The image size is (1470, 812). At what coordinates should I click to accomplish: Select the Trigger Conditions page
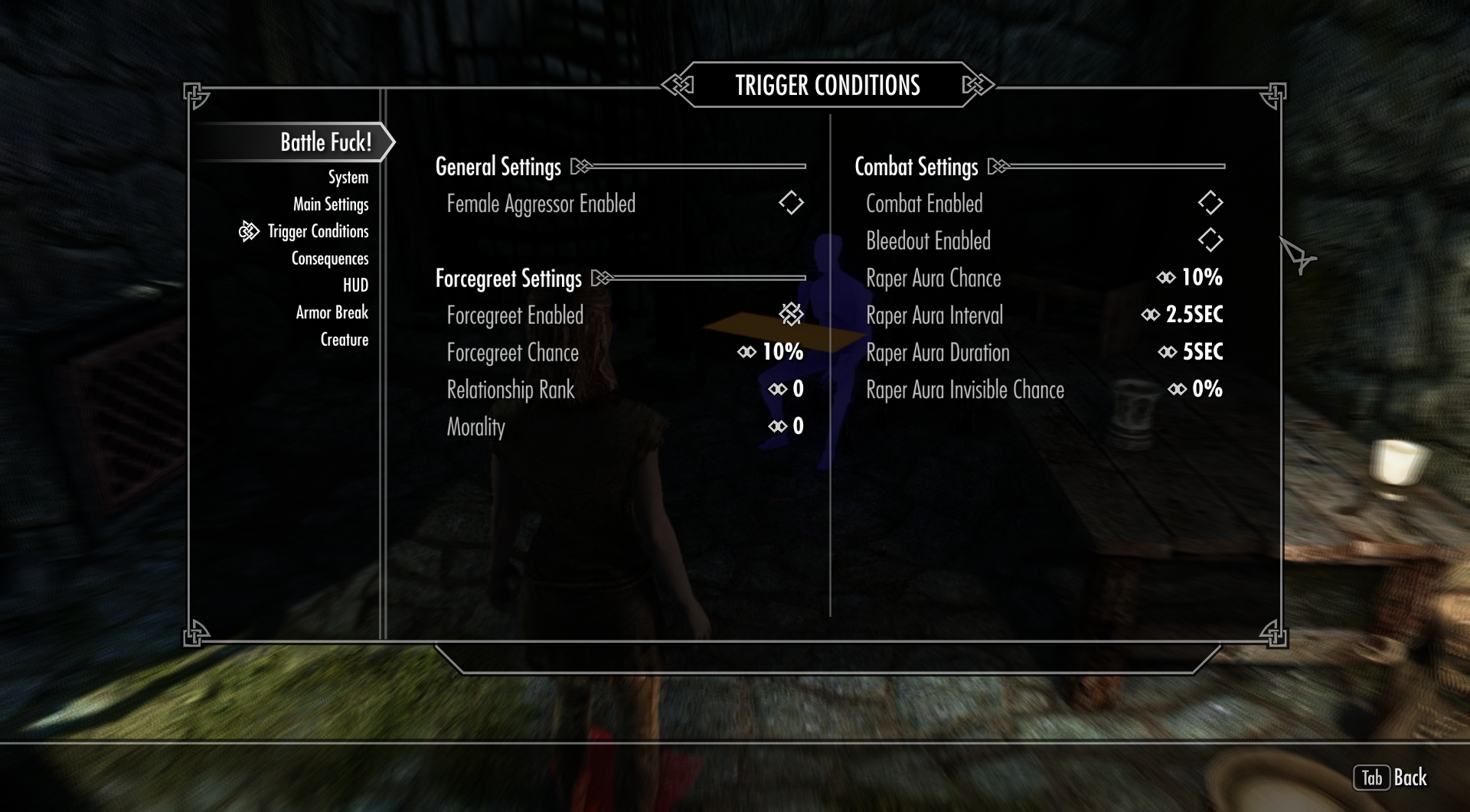coord(318,231)
